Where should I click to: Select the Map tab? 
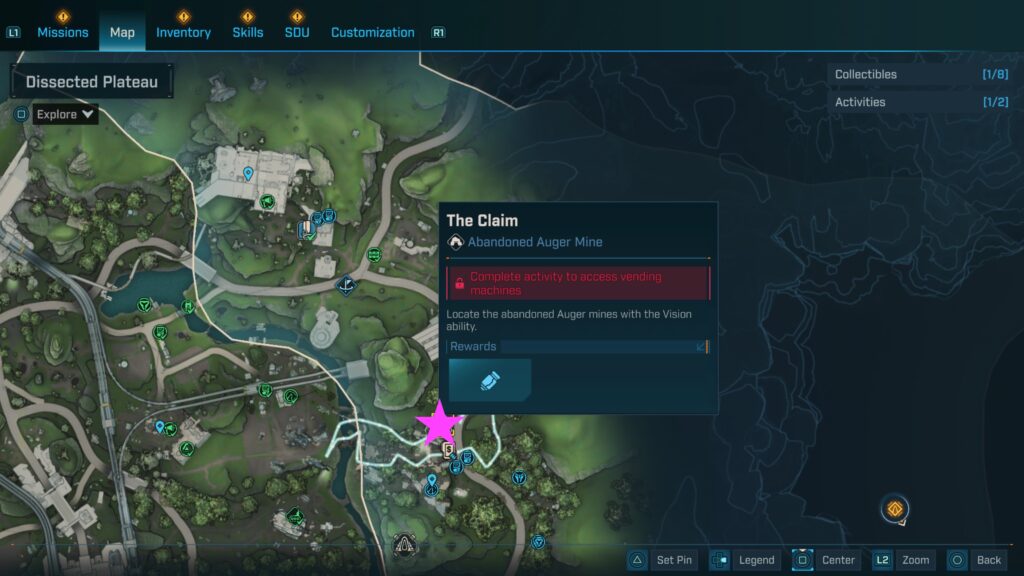(x=122, y=32)
